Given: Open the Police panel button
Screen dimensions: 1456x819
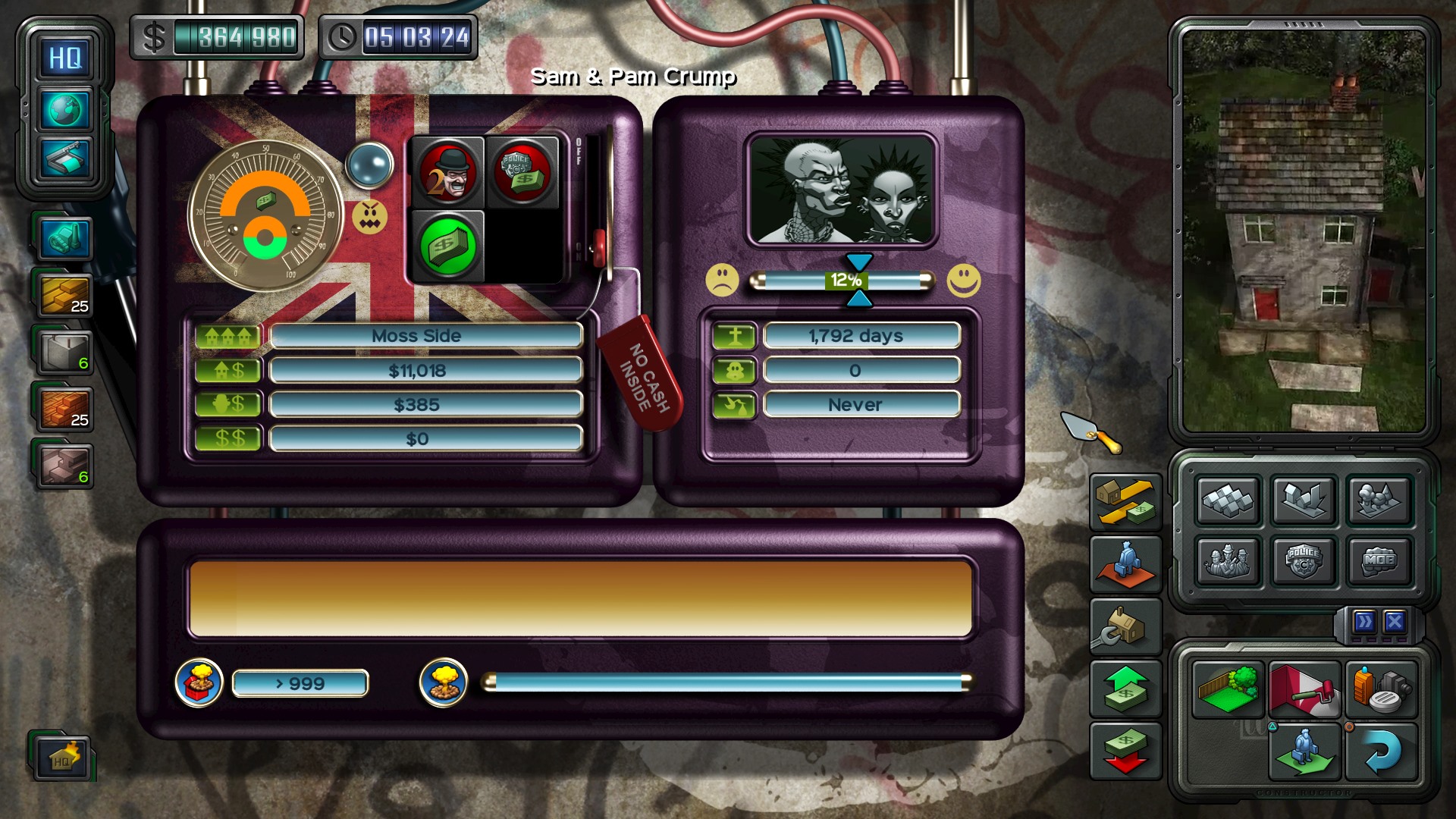Looking at the screenshot, I should click(x=1304, y=561).
